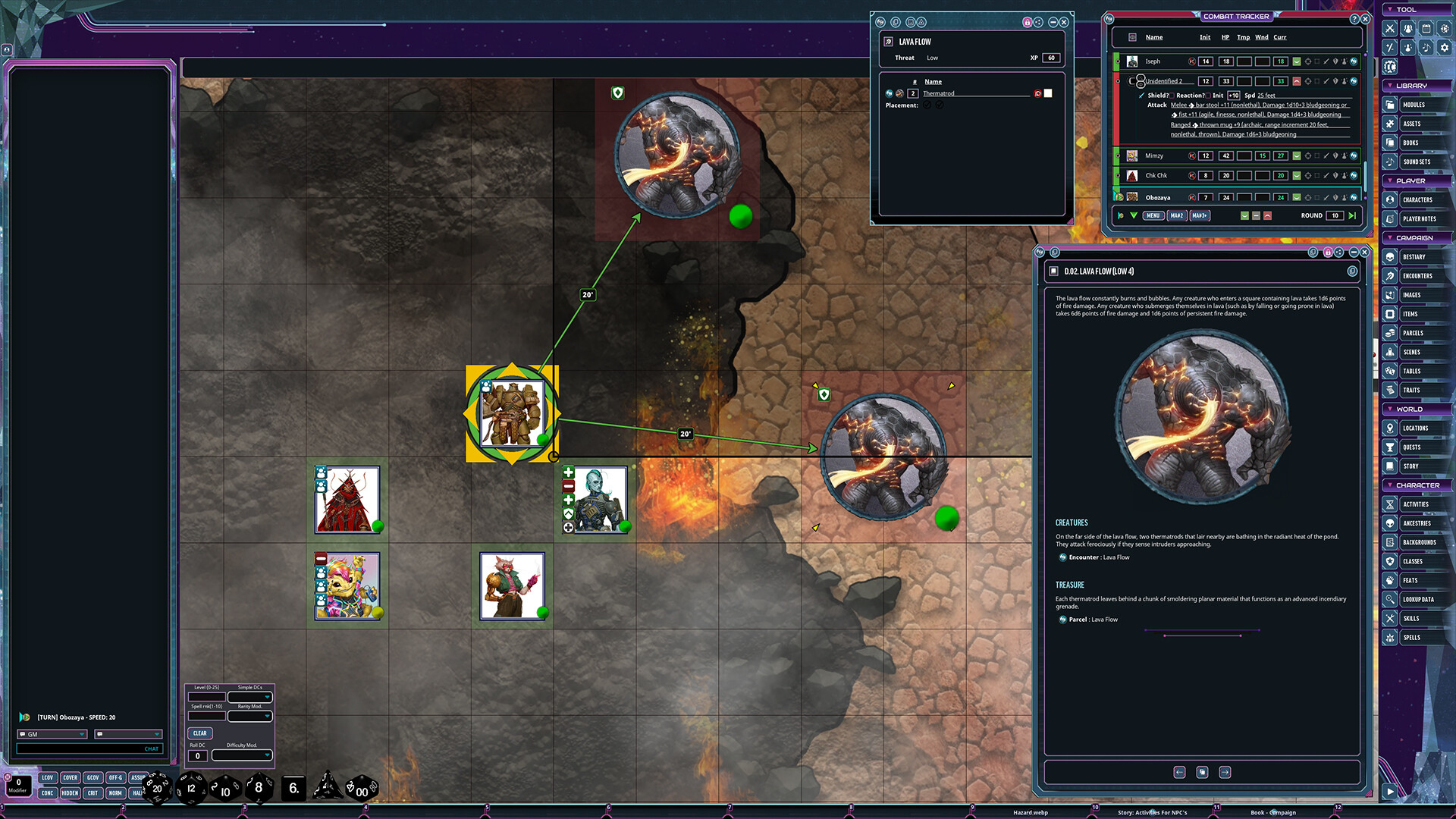The height and width of the screenshot is (819, 1456).
Task: Pick the d20 die
Action: (x=157, y=789)
